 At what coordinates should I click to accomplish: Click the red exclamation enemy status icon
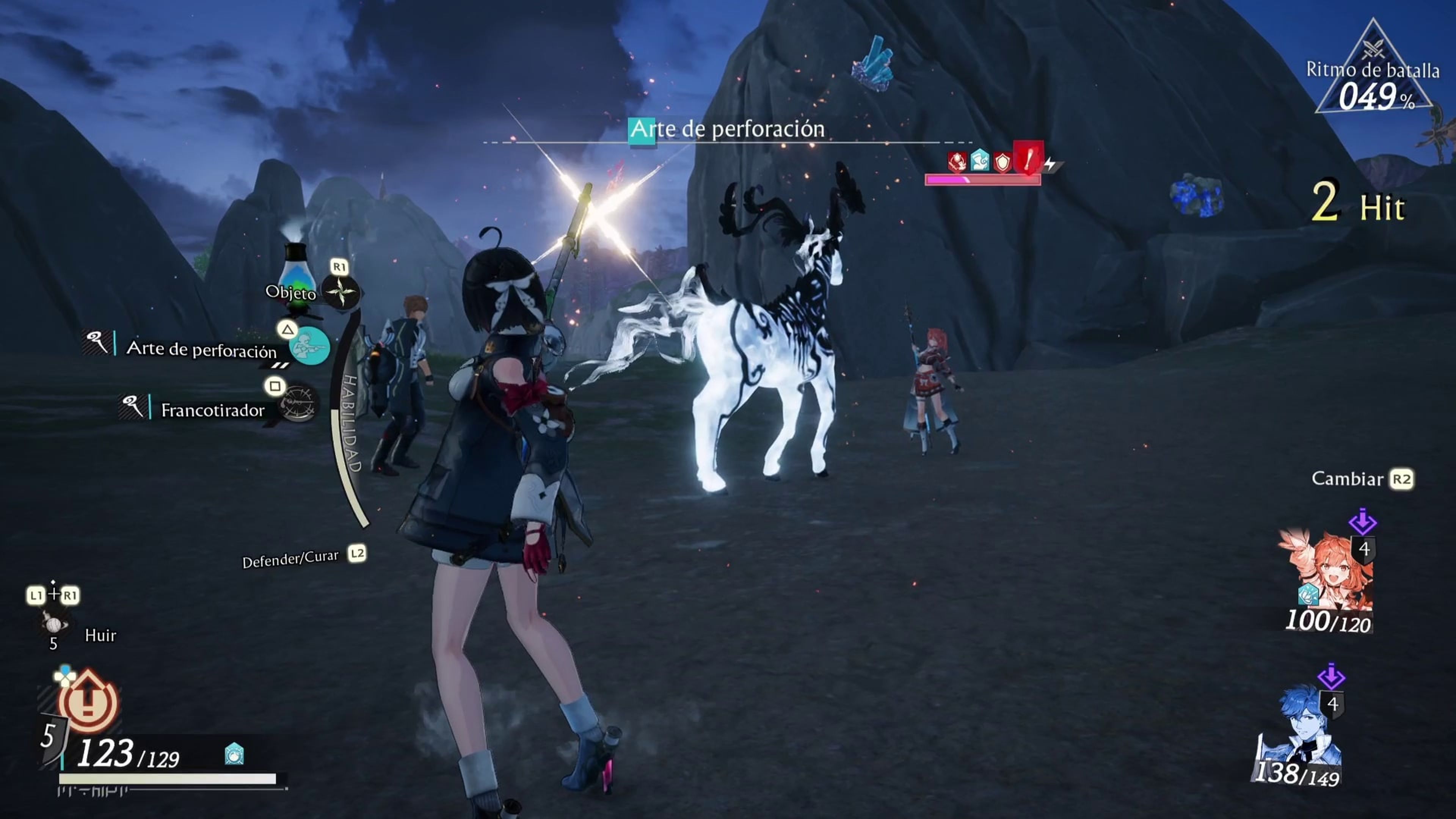click(x=1028, y=158)
